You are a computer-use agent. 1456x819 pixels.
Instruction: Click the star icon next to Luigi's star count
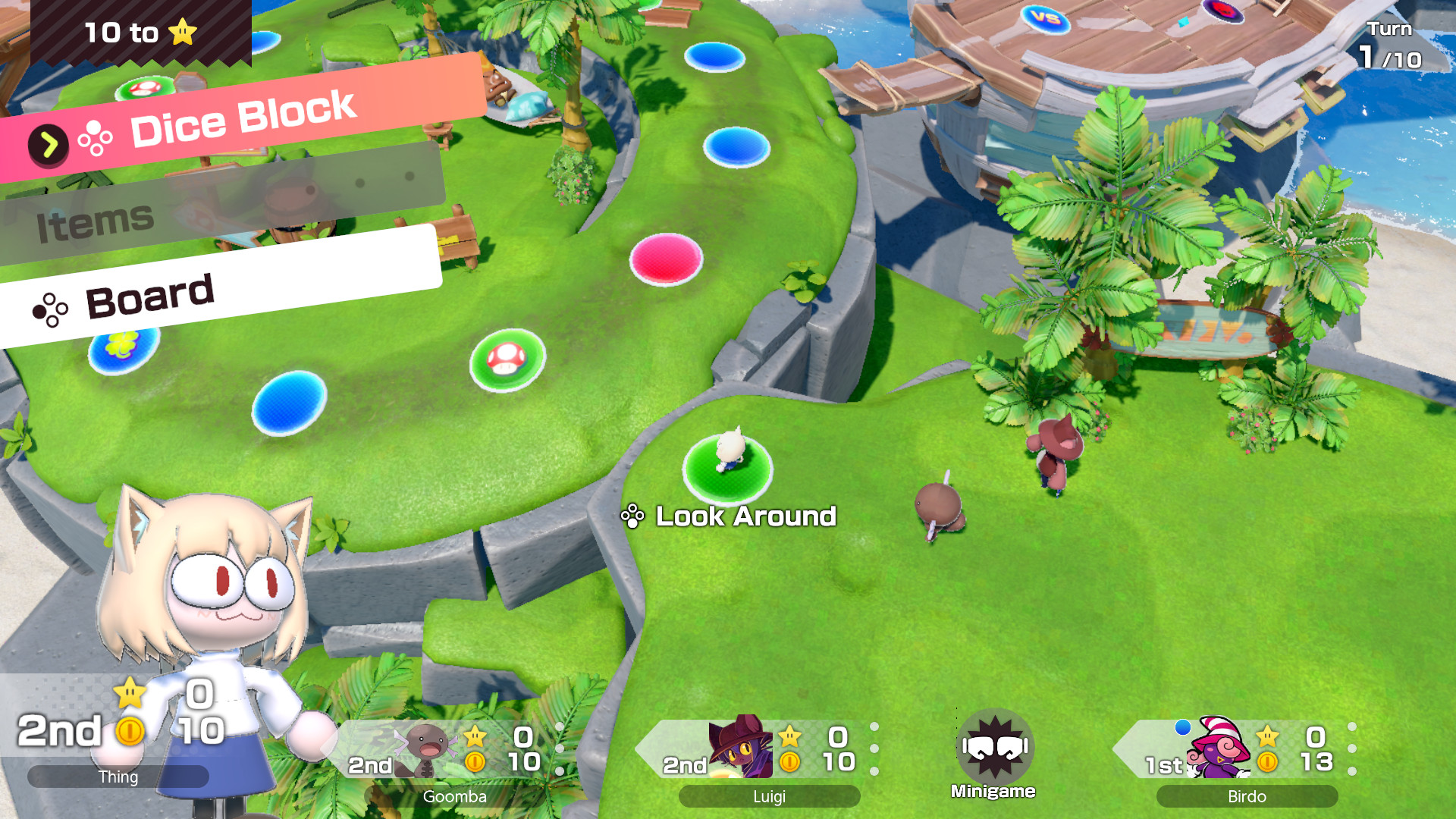(x=791, y=736)
